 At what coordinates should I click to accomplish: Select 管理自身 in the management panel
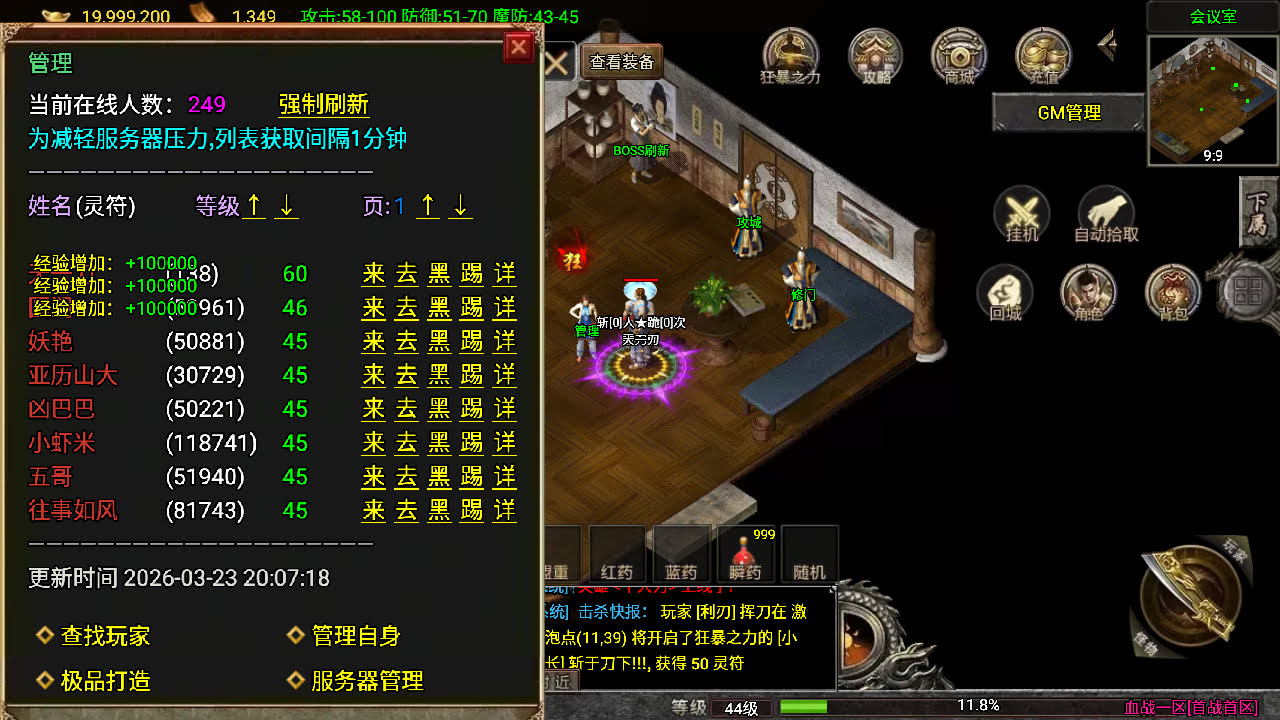point(355,636)
